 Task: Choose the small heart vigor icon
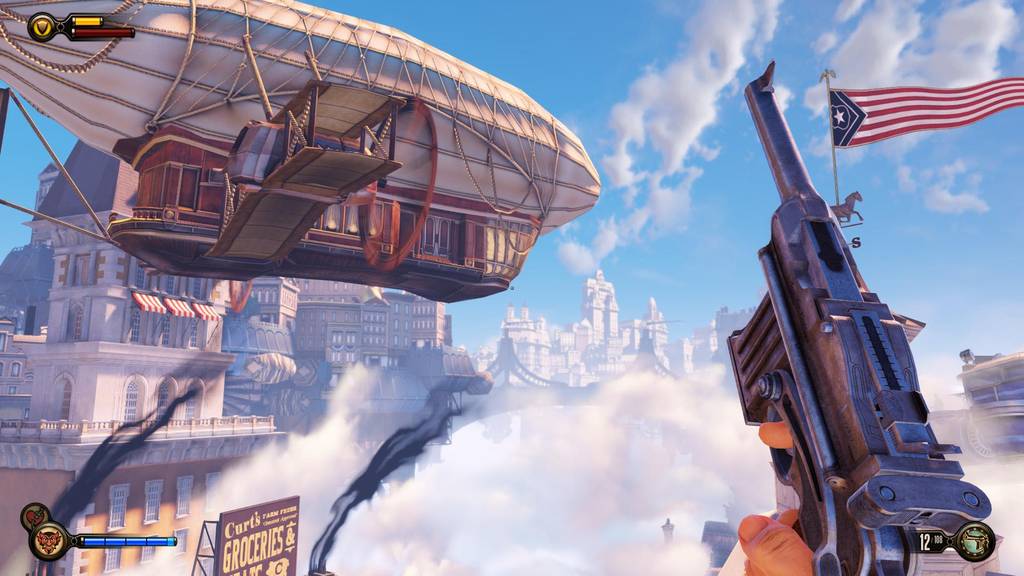tap(32, 517)
